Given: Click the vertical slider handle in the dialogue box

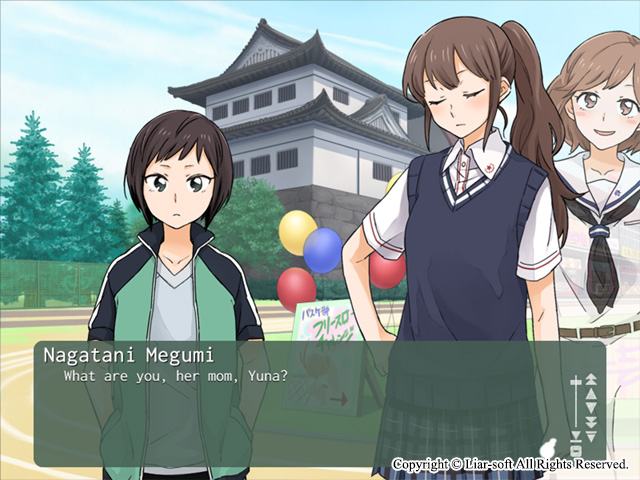Looking at the screenshot, I should [x=576, y=382].
